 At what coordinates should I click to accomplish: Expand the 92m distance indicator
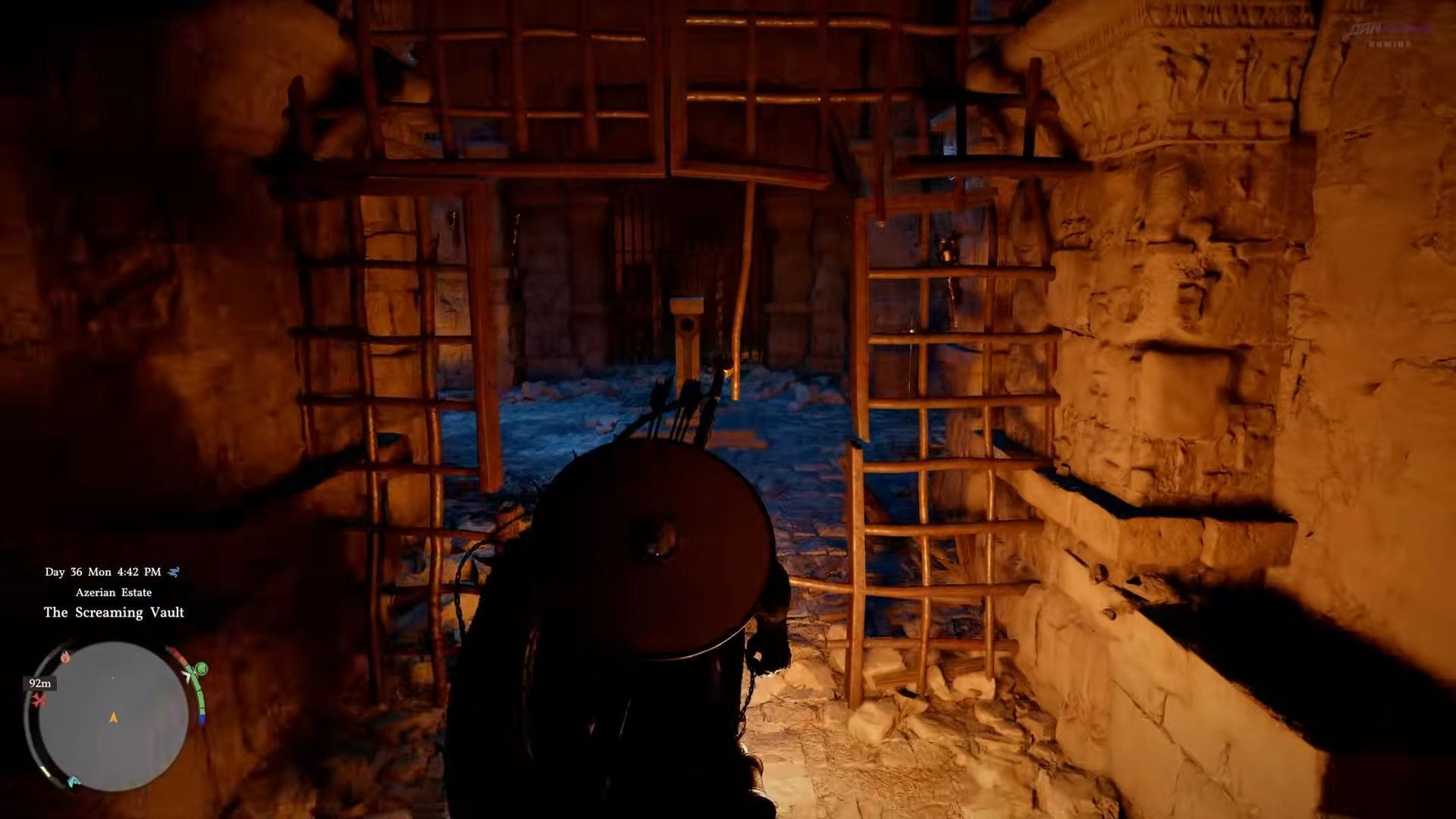(x=40, y=682)
